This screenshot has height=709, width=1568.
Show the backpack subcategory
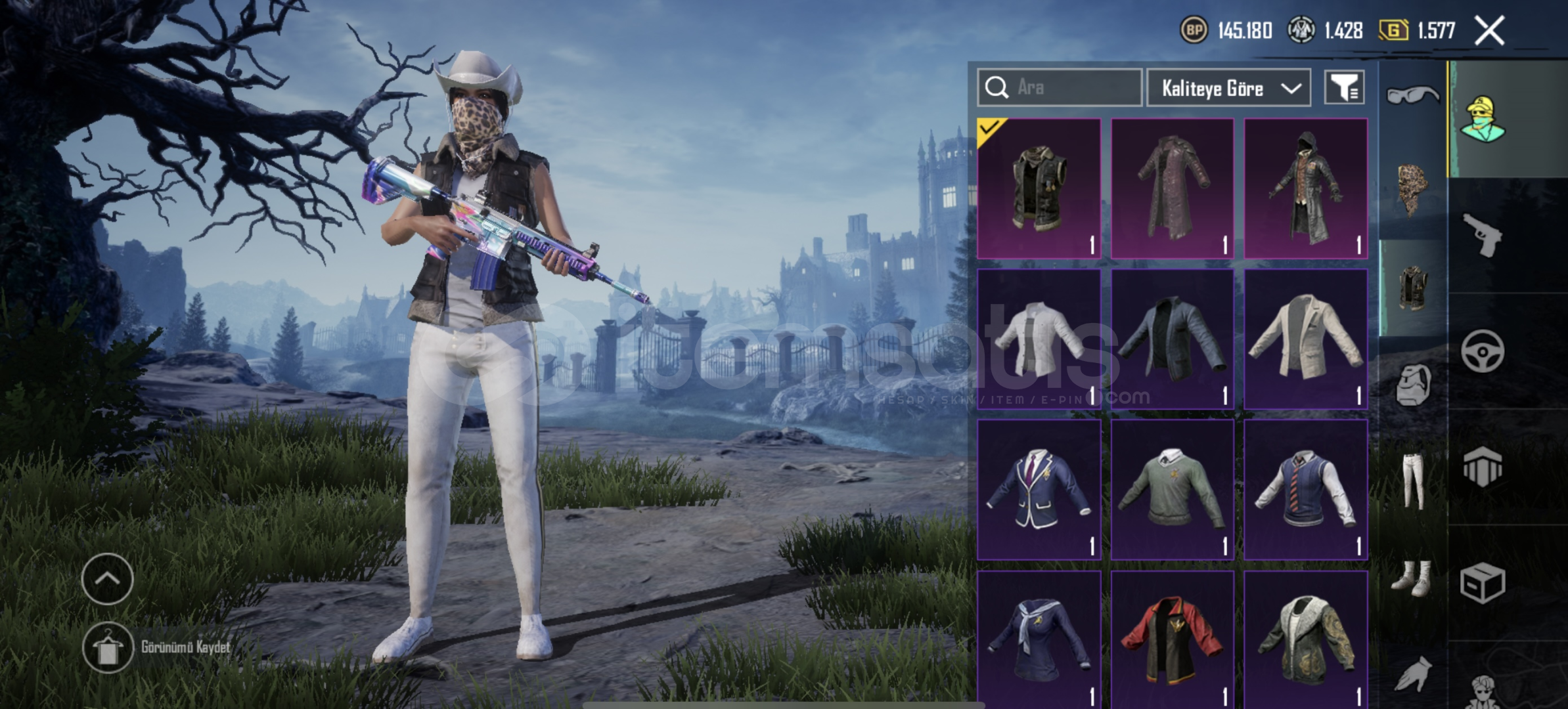1412,385
